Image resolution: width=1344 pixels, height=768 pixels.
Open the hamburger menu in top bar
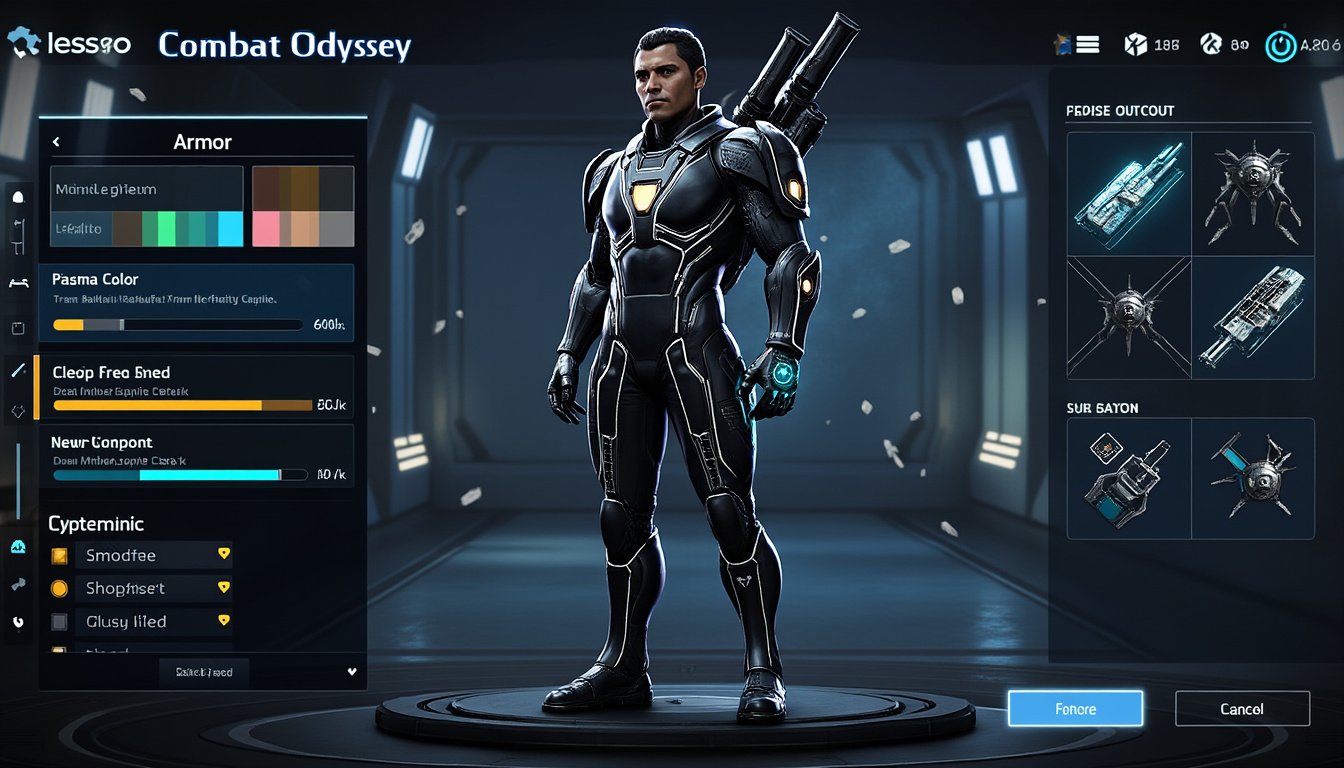point(1088,45)
